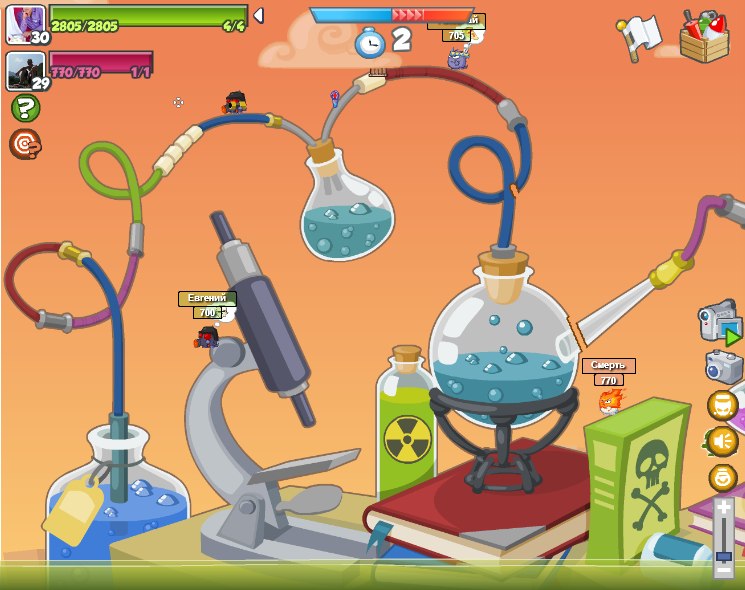The image size is (745, 590).
Task: Zoom out with the minus button
Action: pyautogui.click(x=723, y=569)
